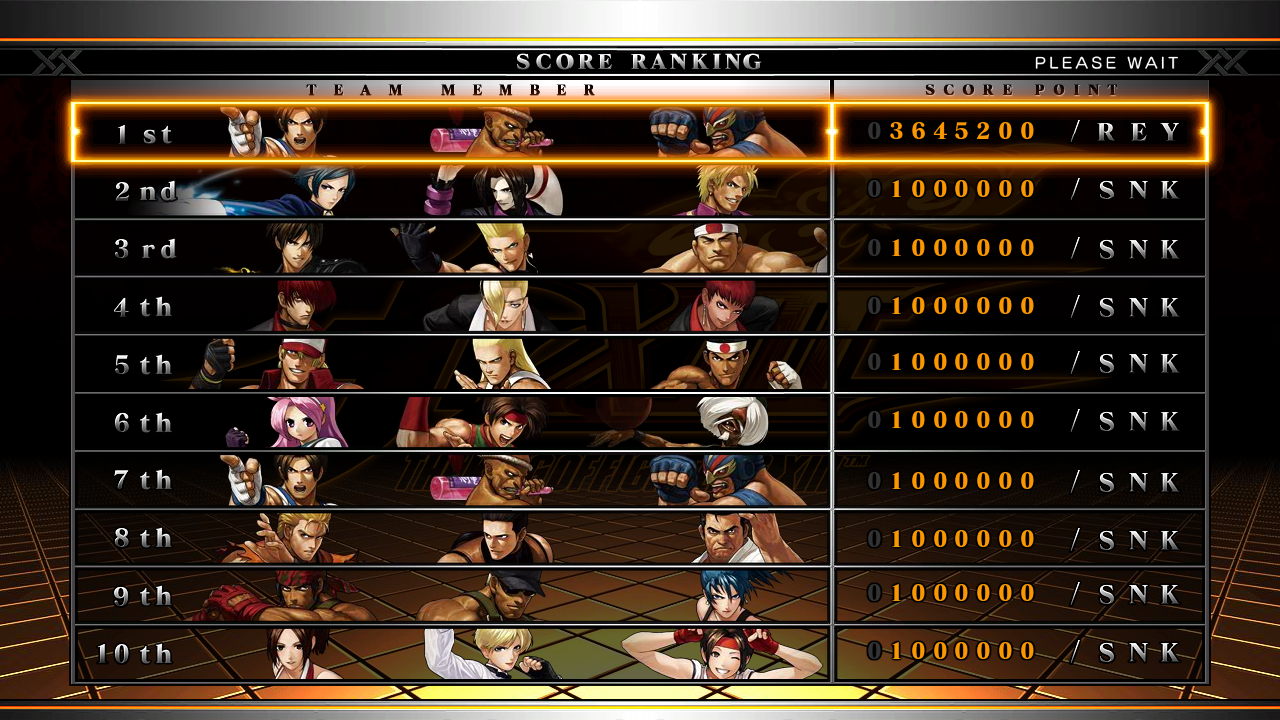Select the 7th place team row
This screenshot has width=1280, height=720.
640,480
